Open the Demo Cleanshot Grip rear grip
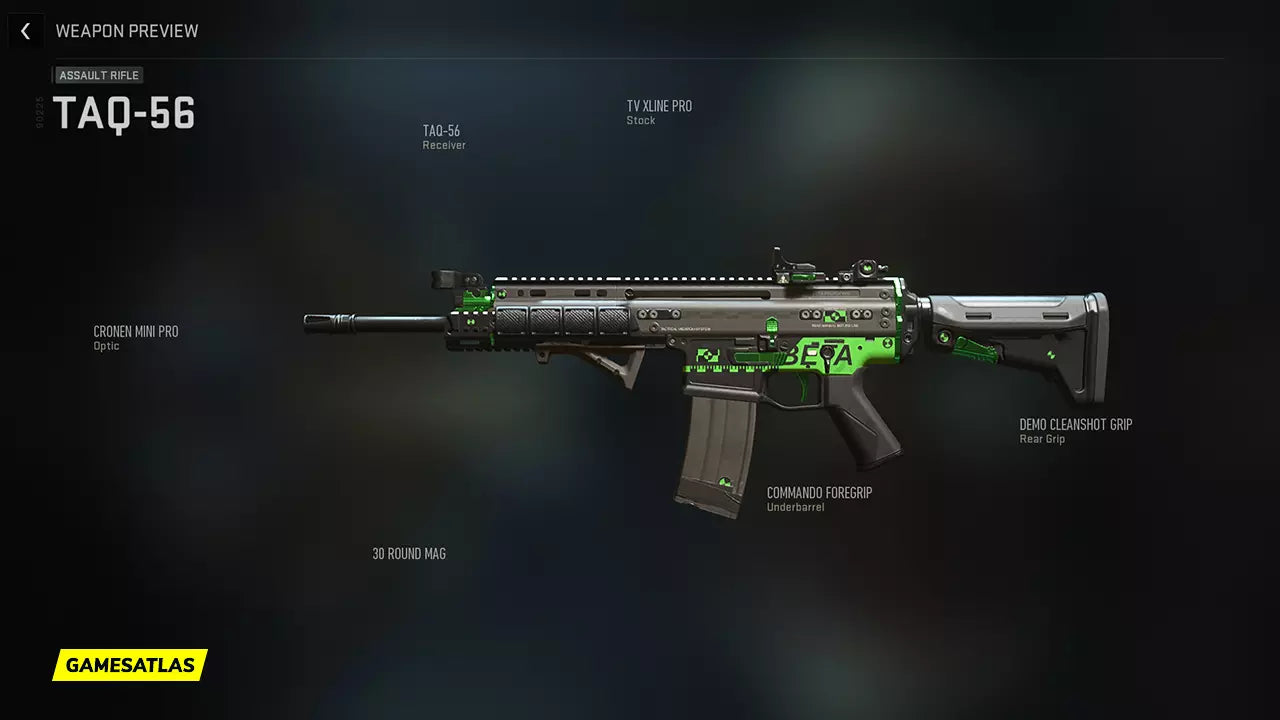 click(1075, 430)
